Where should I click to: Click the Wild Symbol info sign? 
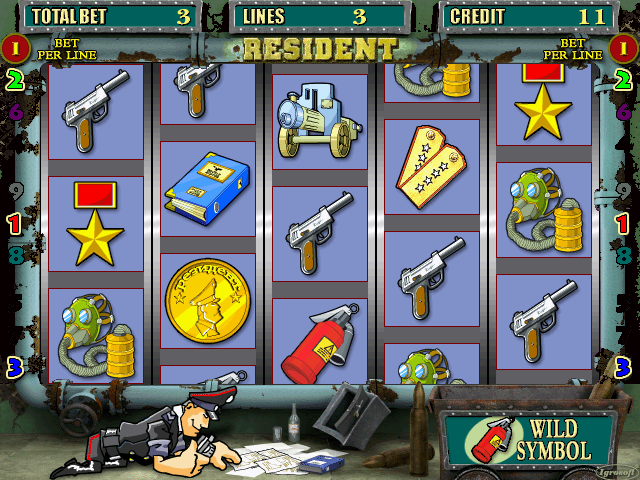click(x=531, y=439)
